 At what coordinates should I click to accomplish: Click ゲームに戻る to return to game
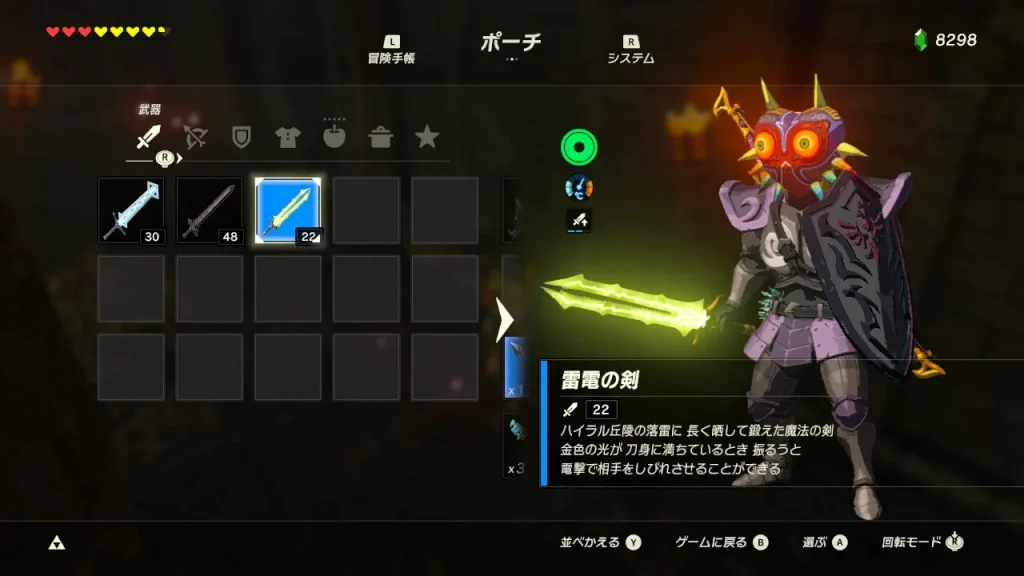click(721, 542)
